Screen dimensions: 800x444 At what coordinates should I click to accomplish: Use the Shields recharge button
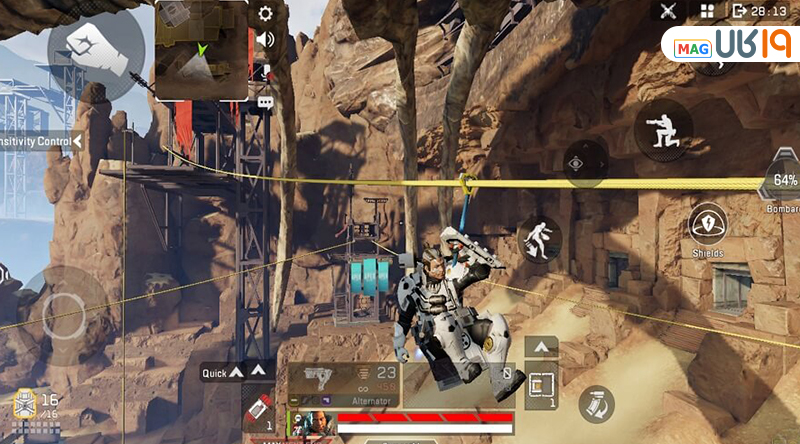coord(708,228)
